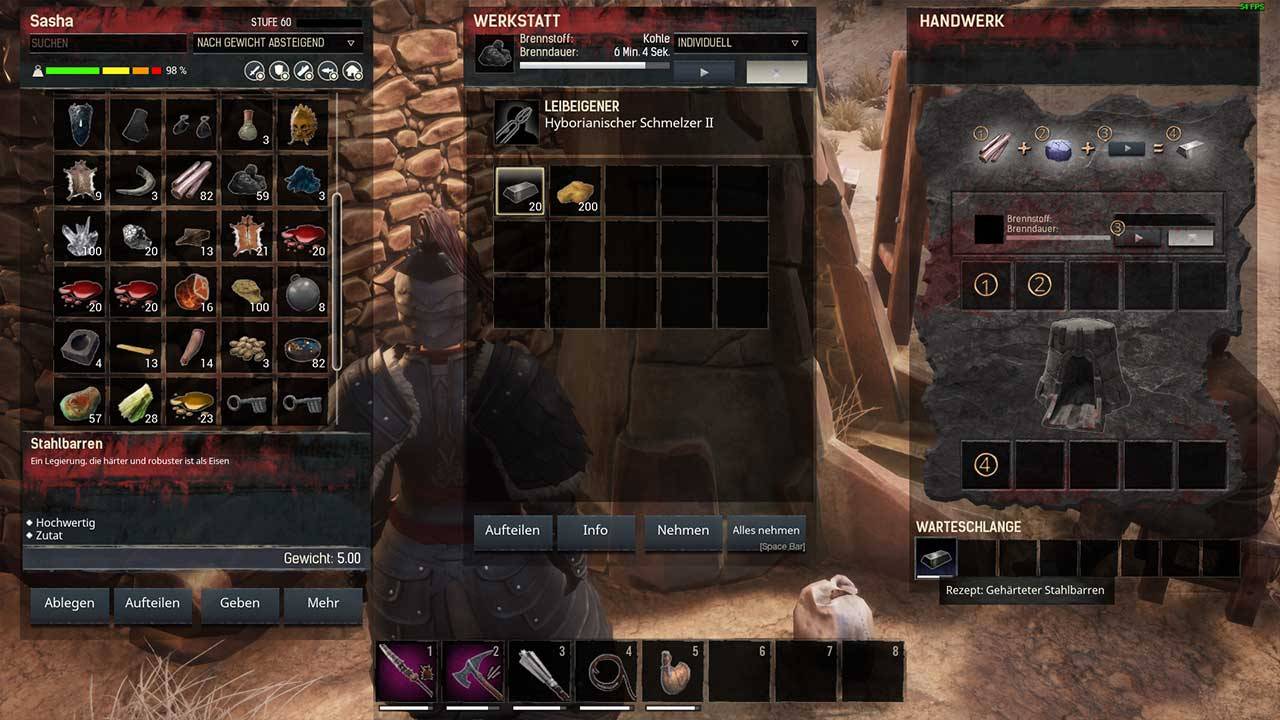
Task: Show item details with Info button
Action: (595, 530)
